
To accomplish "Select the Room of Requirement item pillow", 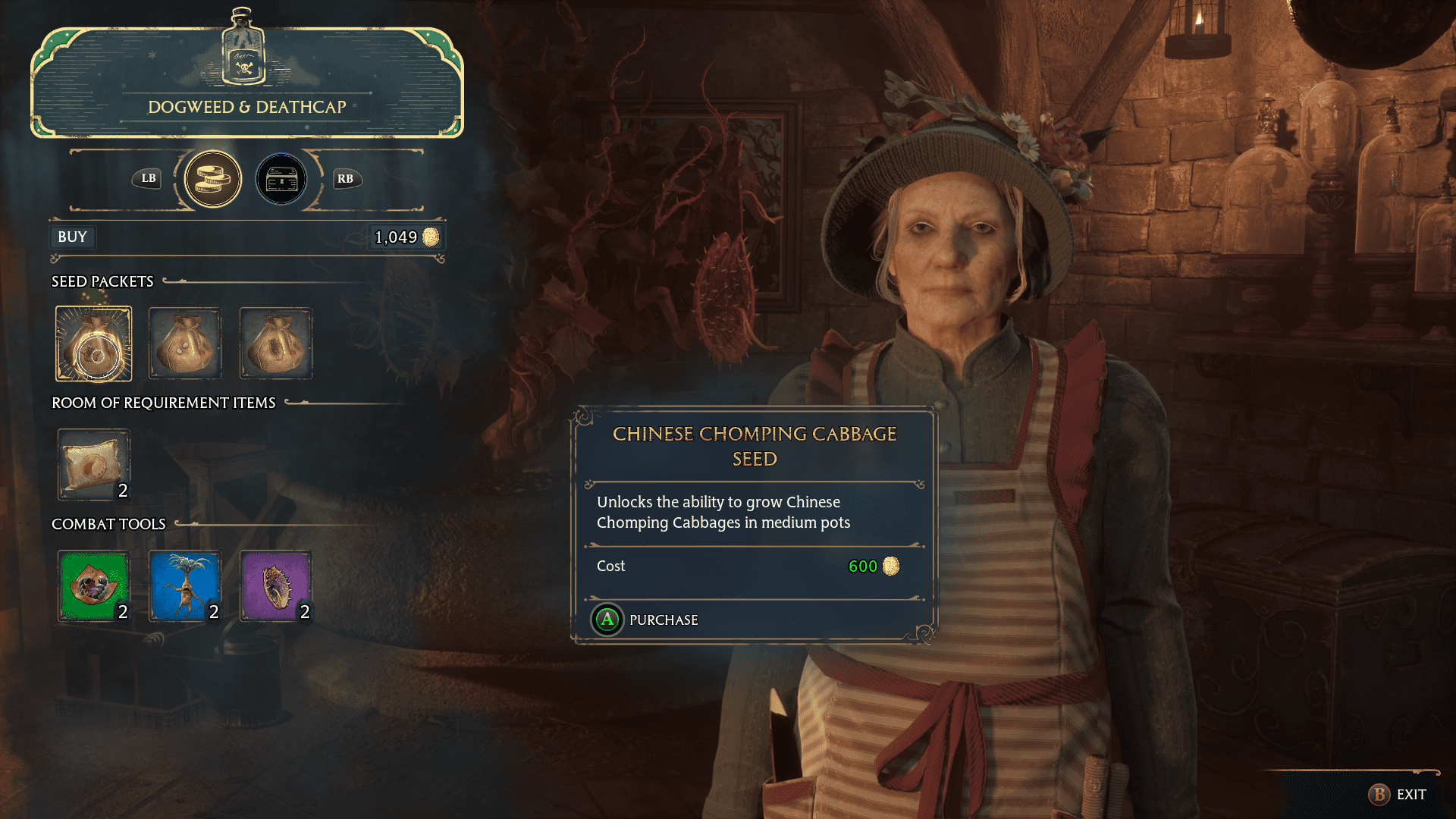I will [93, 464].
